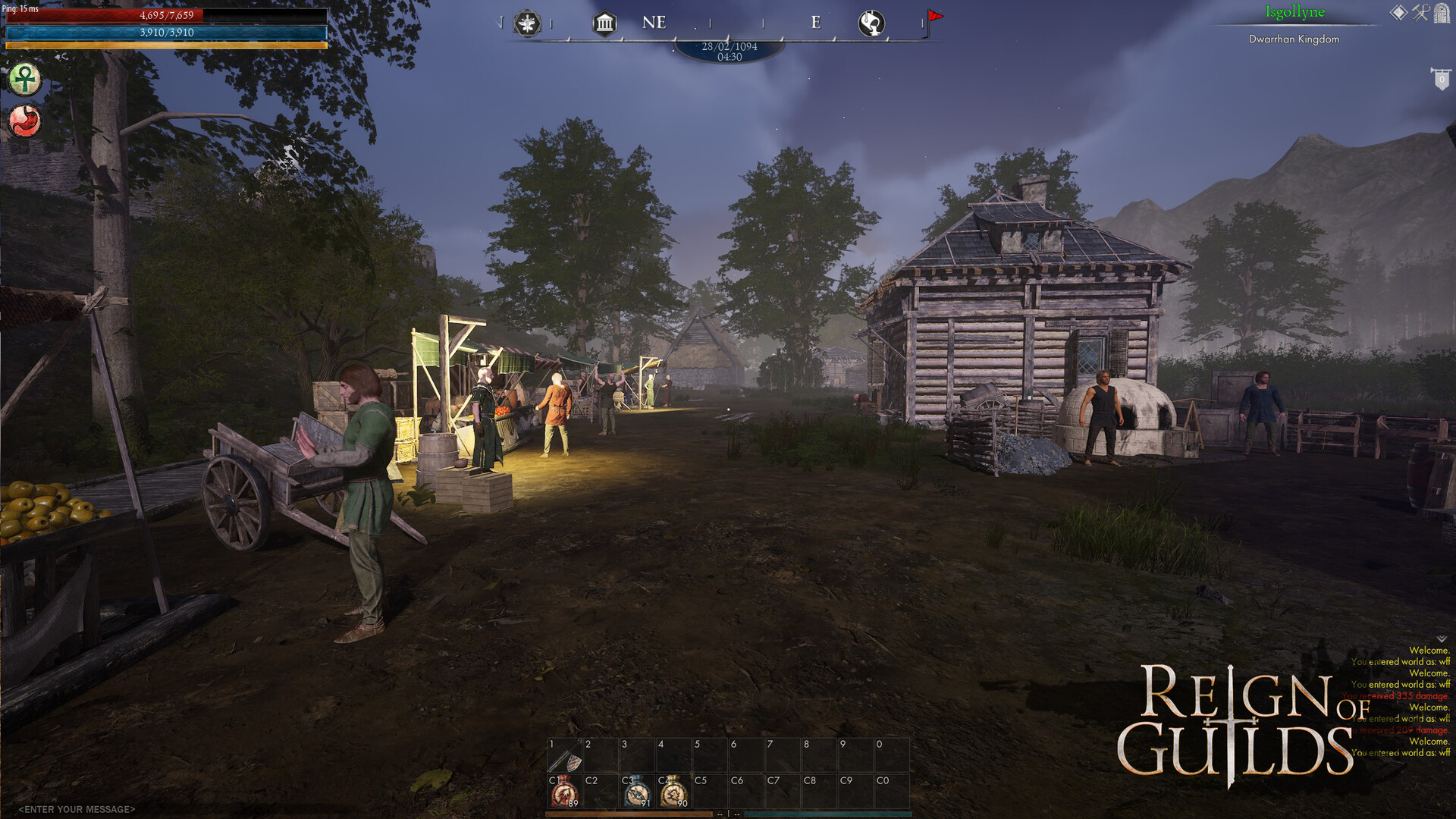Open the red hunger status icon

(x=25, y=120)
